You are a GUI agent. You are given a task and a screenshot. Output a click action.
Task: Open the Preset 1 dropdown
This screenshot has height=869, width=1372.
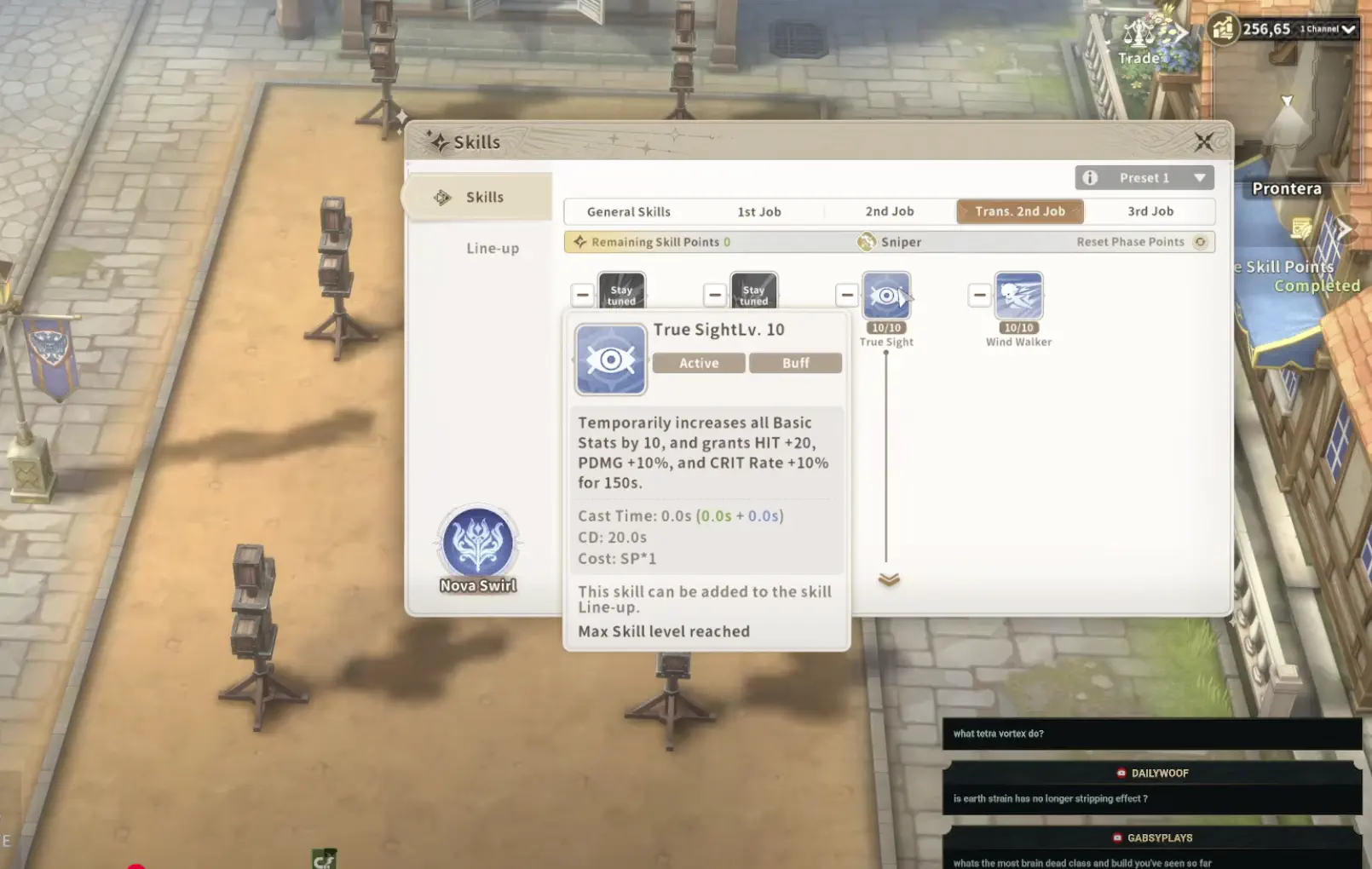click(1200, 177)
